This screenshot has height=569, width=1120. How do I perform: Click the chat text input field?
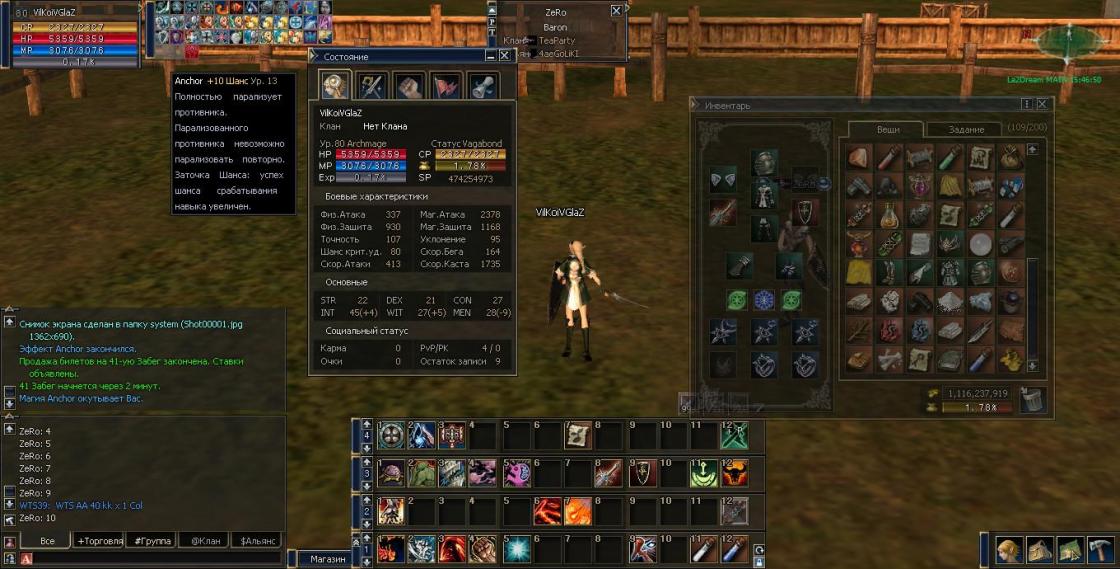[x=150, y=558]
